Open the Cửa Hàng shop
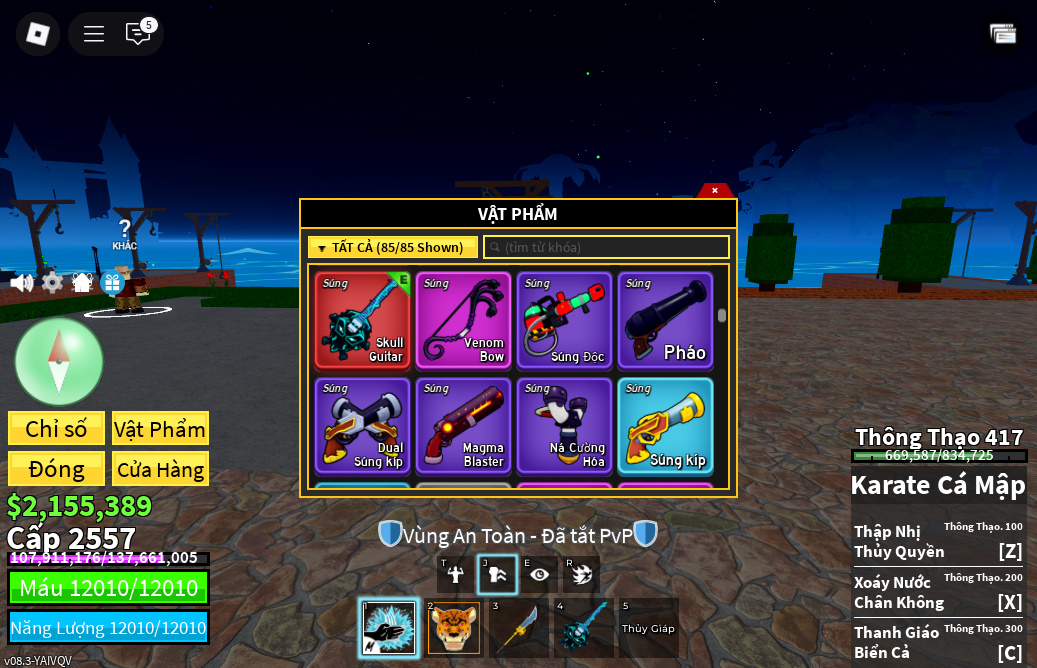 [x=160, y=469]
